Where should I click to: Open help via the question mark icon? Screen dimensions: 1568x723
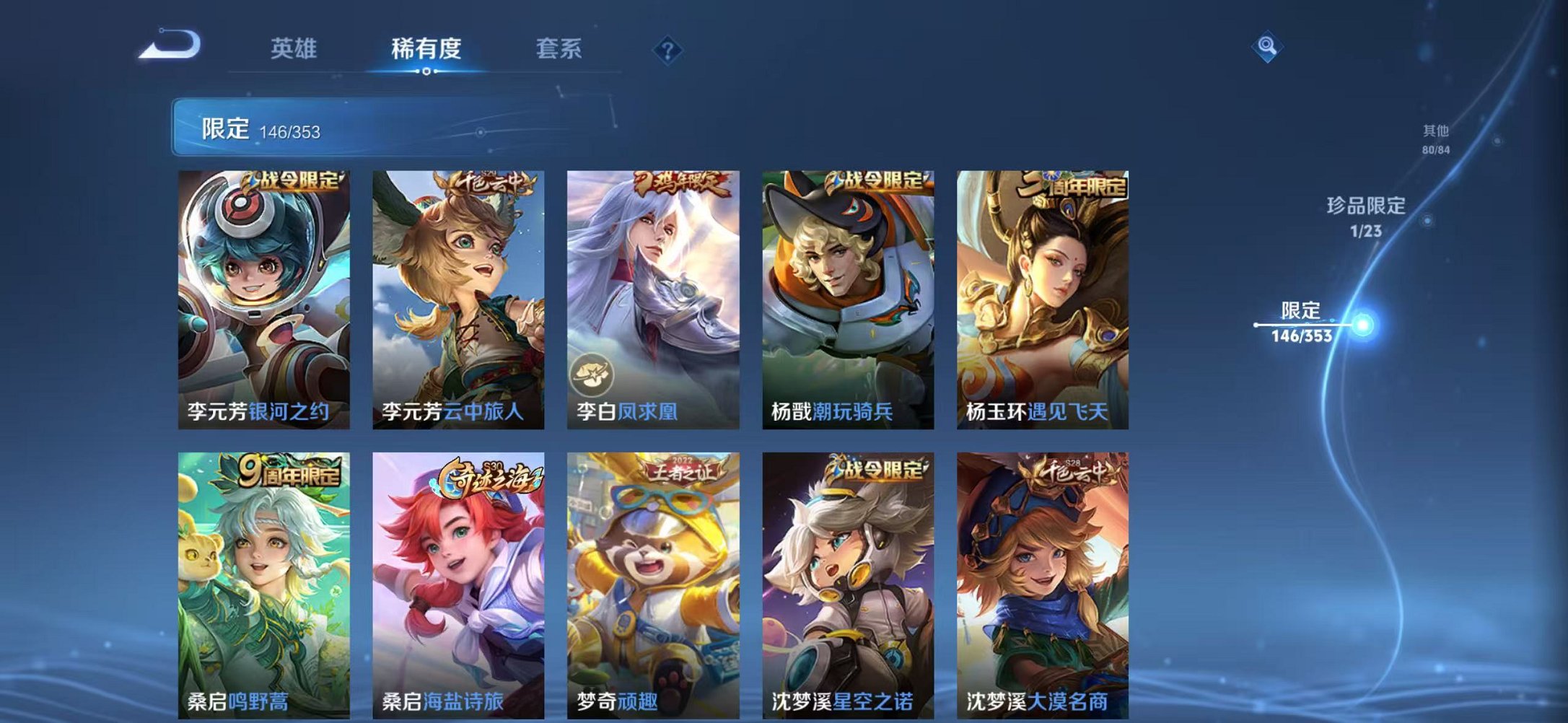pyautogui.click(x=667, y=50)
